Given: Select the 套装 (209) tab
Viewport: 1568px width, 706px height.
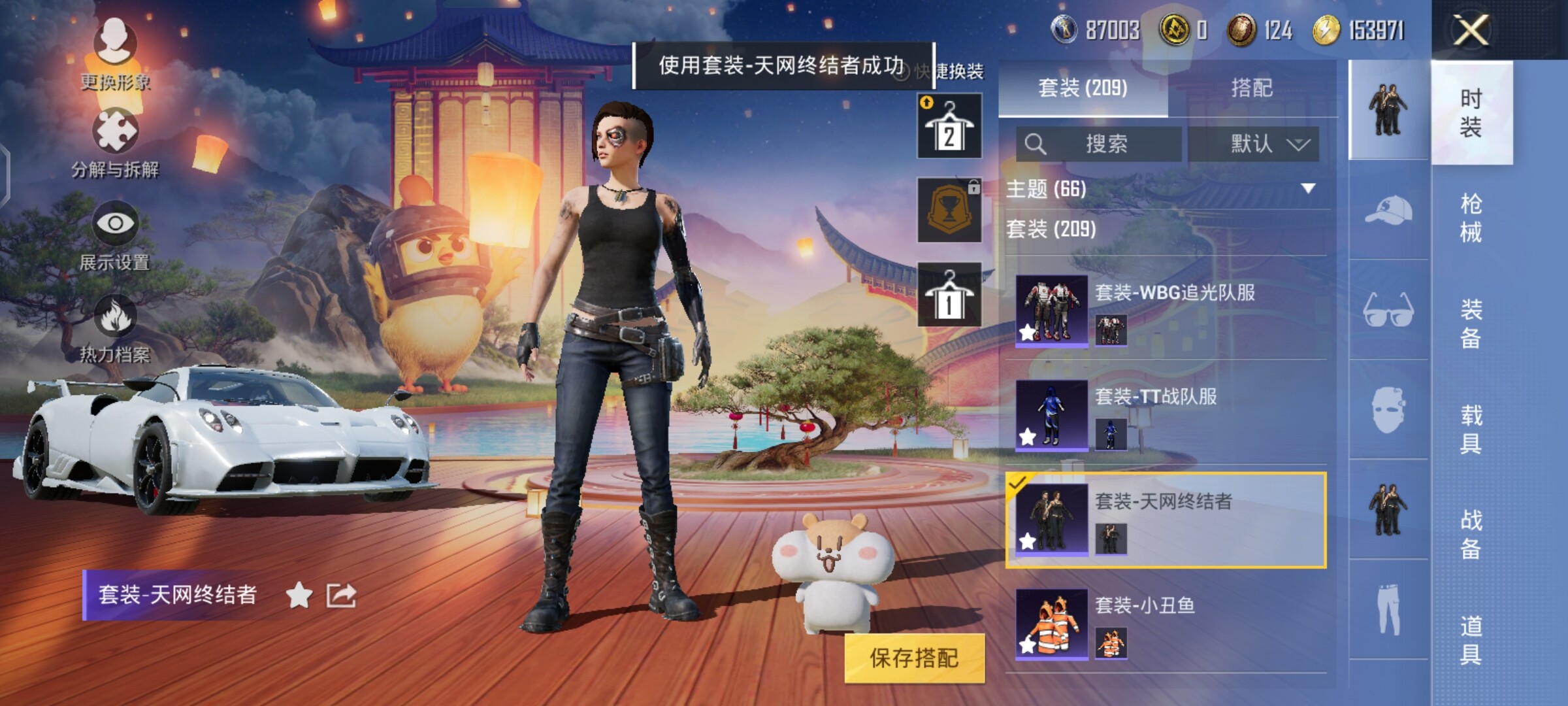Looking at the screenshot, I should click(x=1083, y=88).
